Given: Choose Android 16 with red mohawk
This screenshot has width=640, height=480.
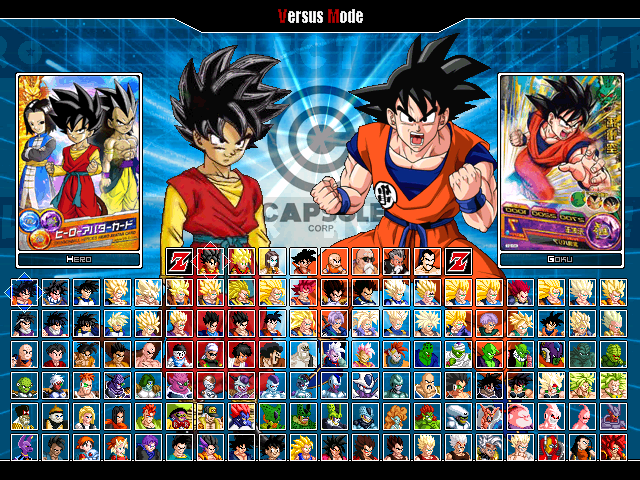Looking at the screenshot, I should [x=149, y=417].
